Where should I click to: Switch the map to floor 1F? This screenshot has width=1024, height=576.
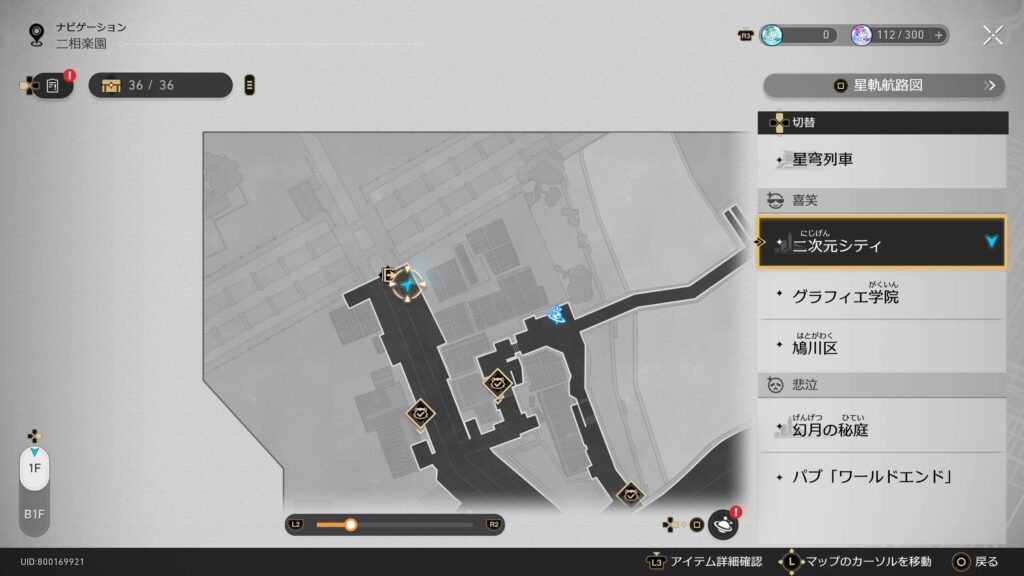[x=34, y=468]
